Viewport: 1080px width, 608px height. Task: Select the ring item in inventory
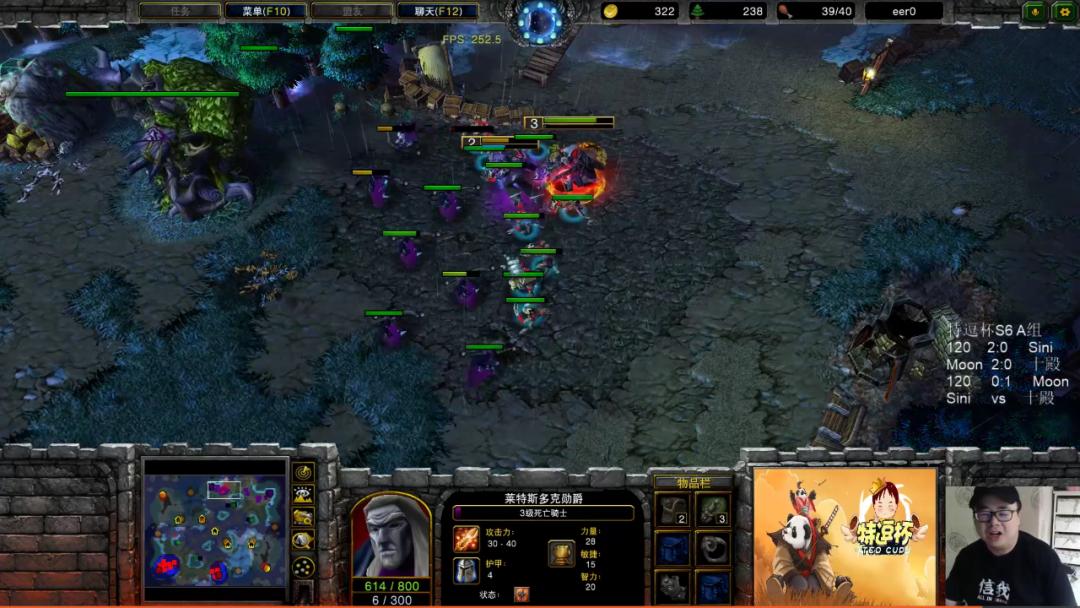pos(712,547)
